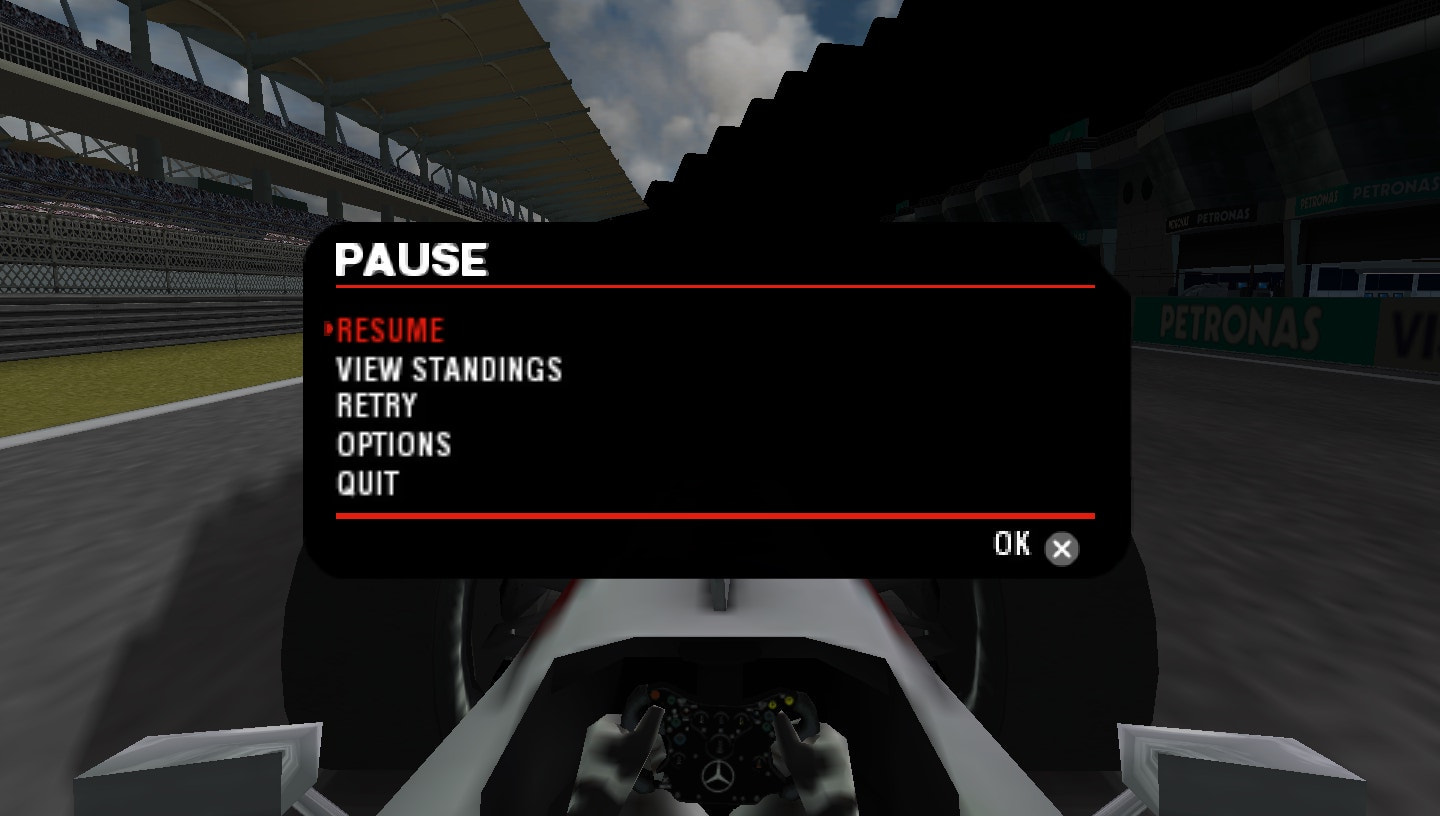Screen dimensions: 1440x816
Task: Select QUIT to exit the race
Action: (369, 483)
